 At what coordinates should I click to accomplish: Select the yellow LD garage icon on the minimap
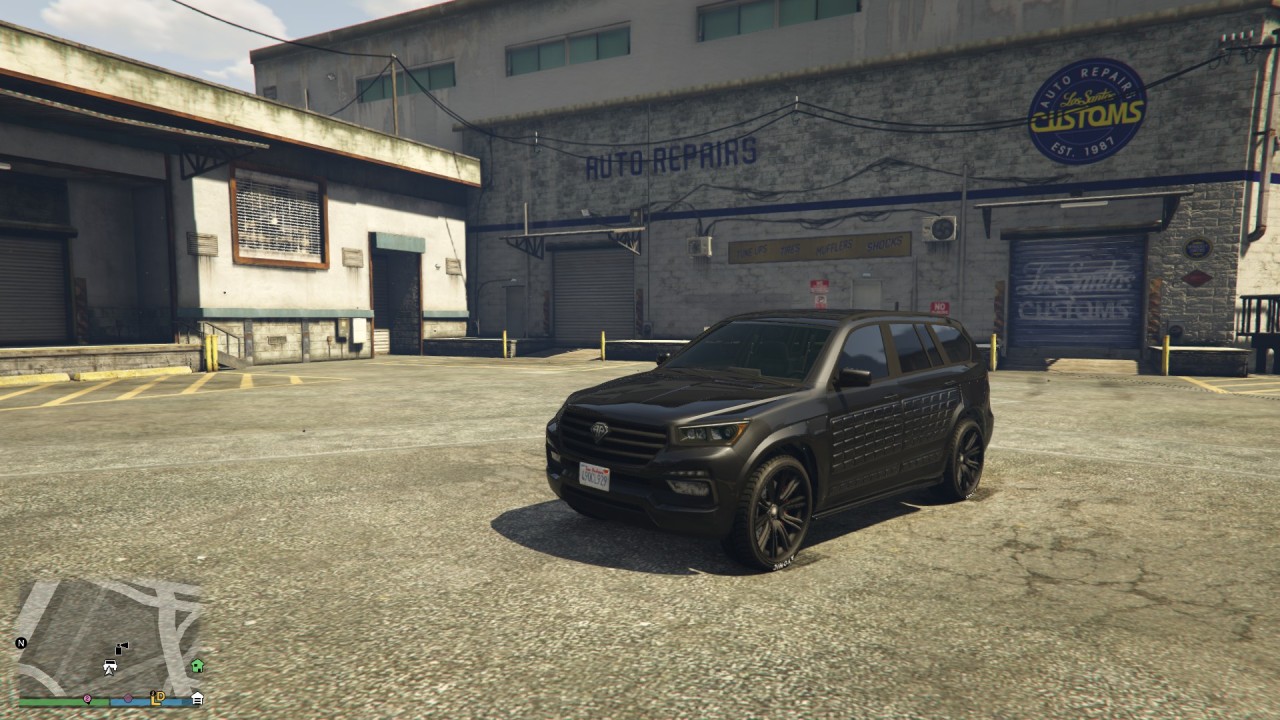pyautogui.click(x=156, y=697)
